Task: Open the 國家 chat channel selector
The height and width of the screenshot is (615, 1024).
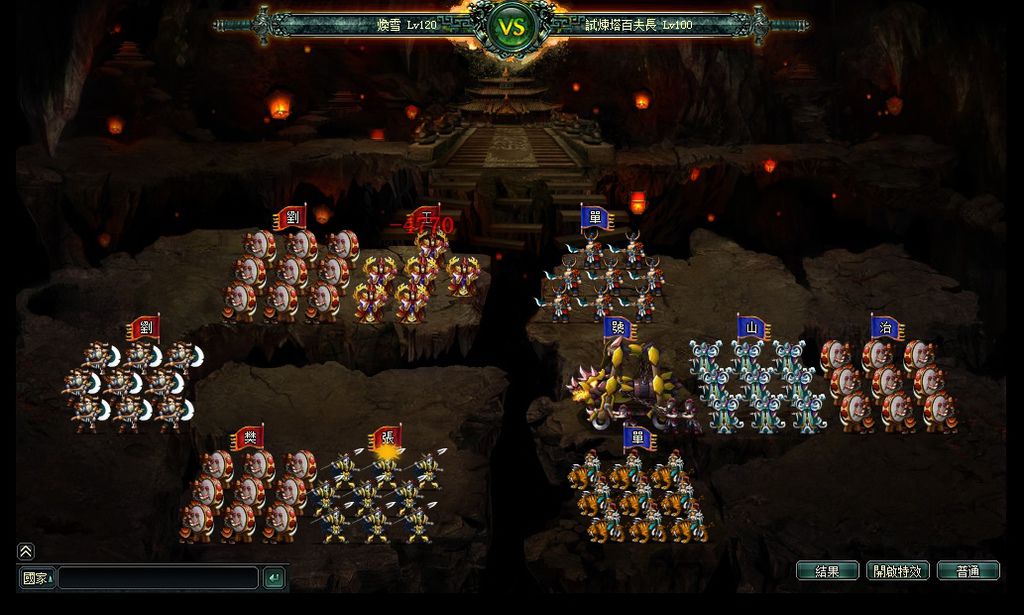Action: coord(37,578)
